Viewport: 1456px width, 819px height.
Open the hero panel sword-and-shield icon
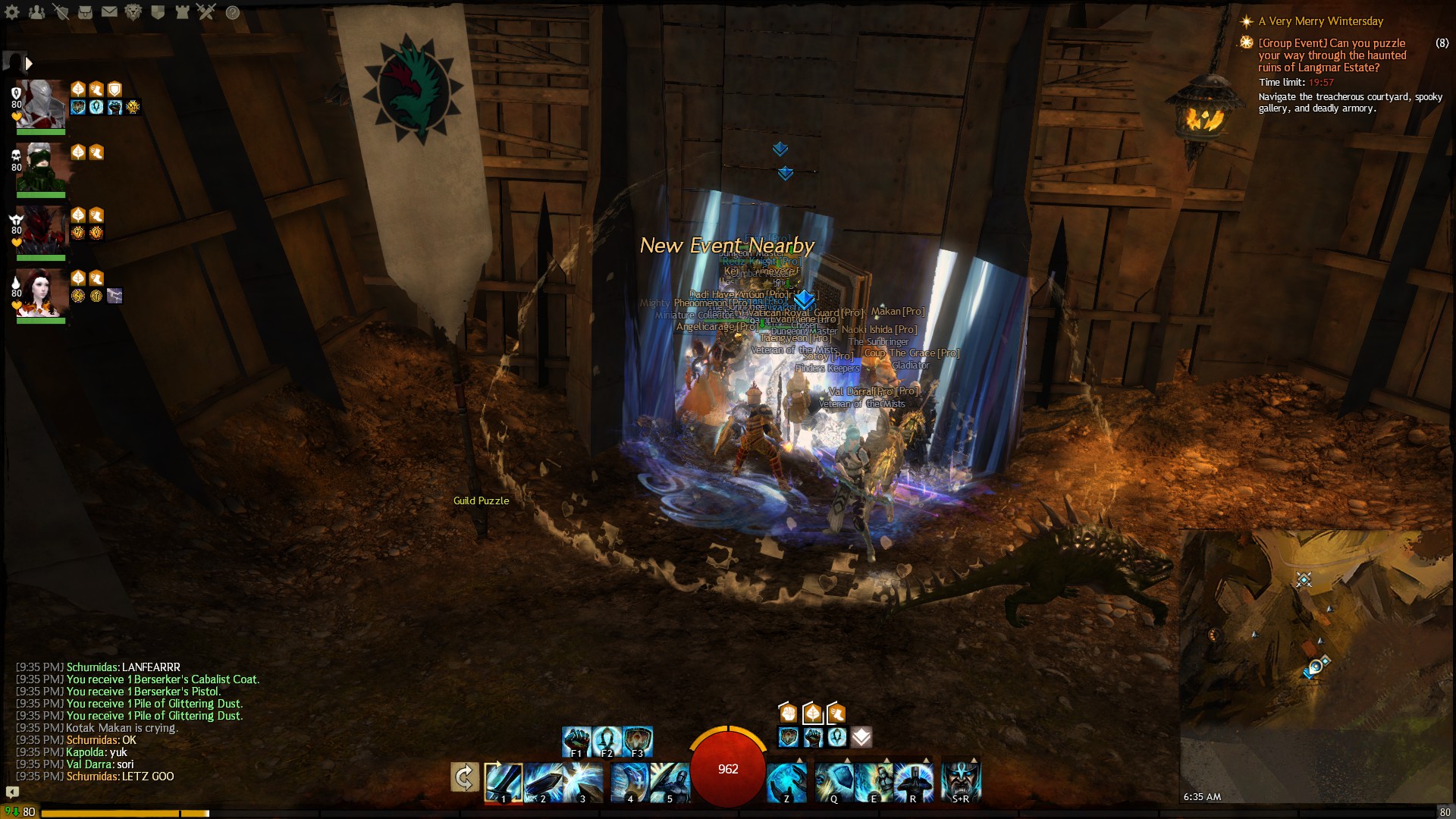(61, 12)
